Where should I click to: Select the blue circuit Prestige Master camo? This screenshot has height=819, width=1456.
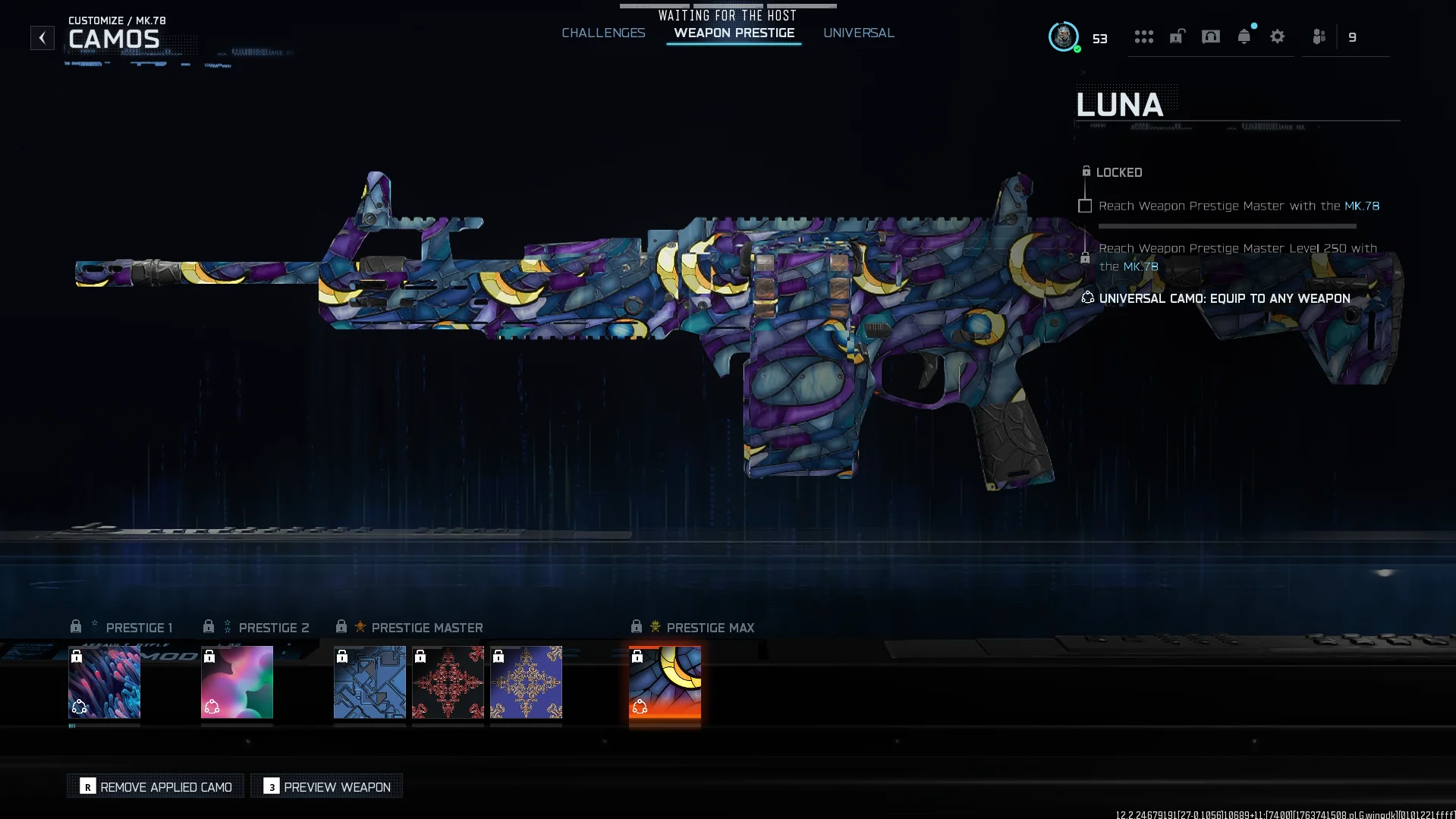[x=370, y=682]
